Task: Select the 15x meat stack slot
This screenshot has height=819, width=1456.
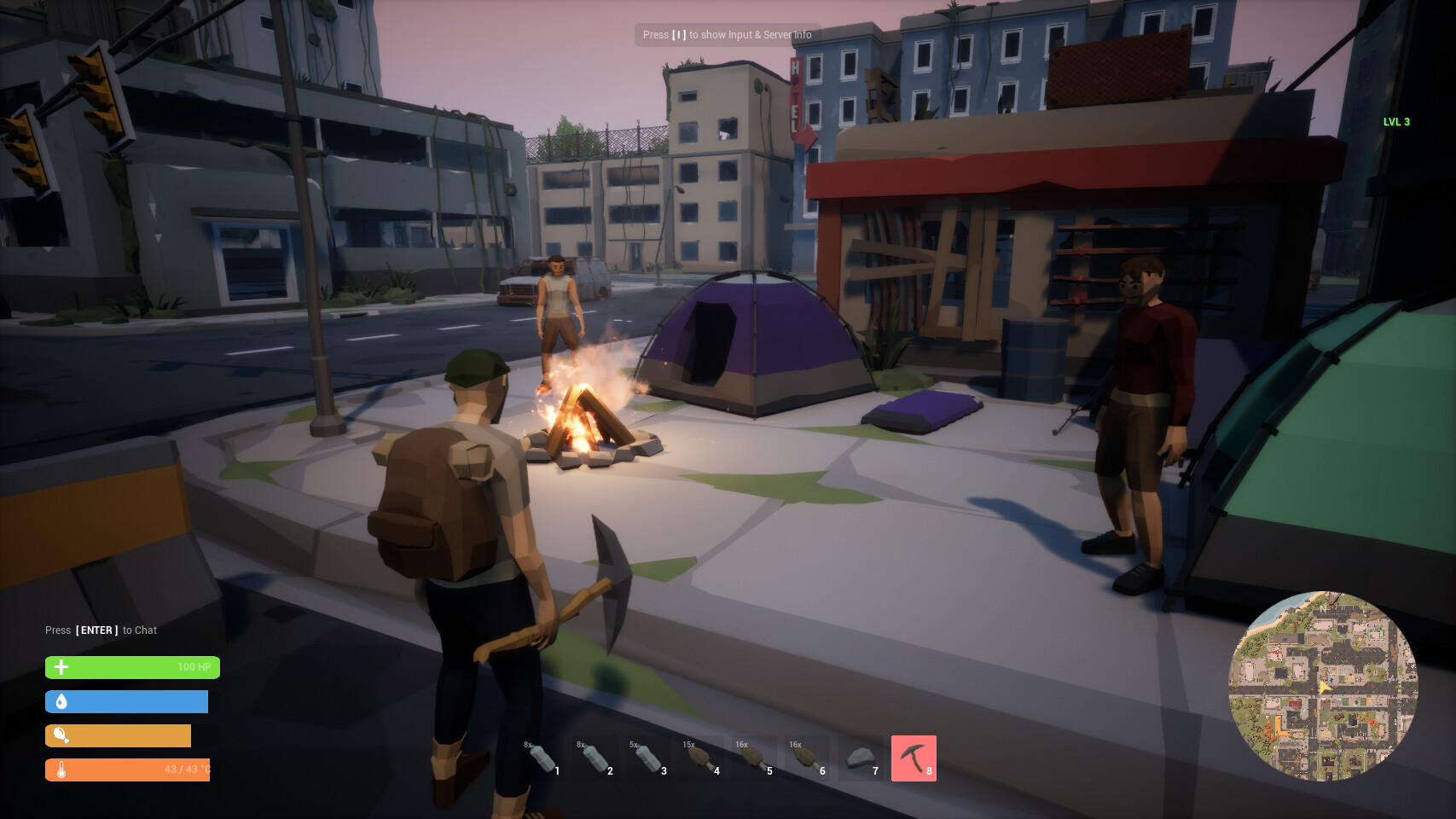Action: pyautogui.click(x=702, y=758)
